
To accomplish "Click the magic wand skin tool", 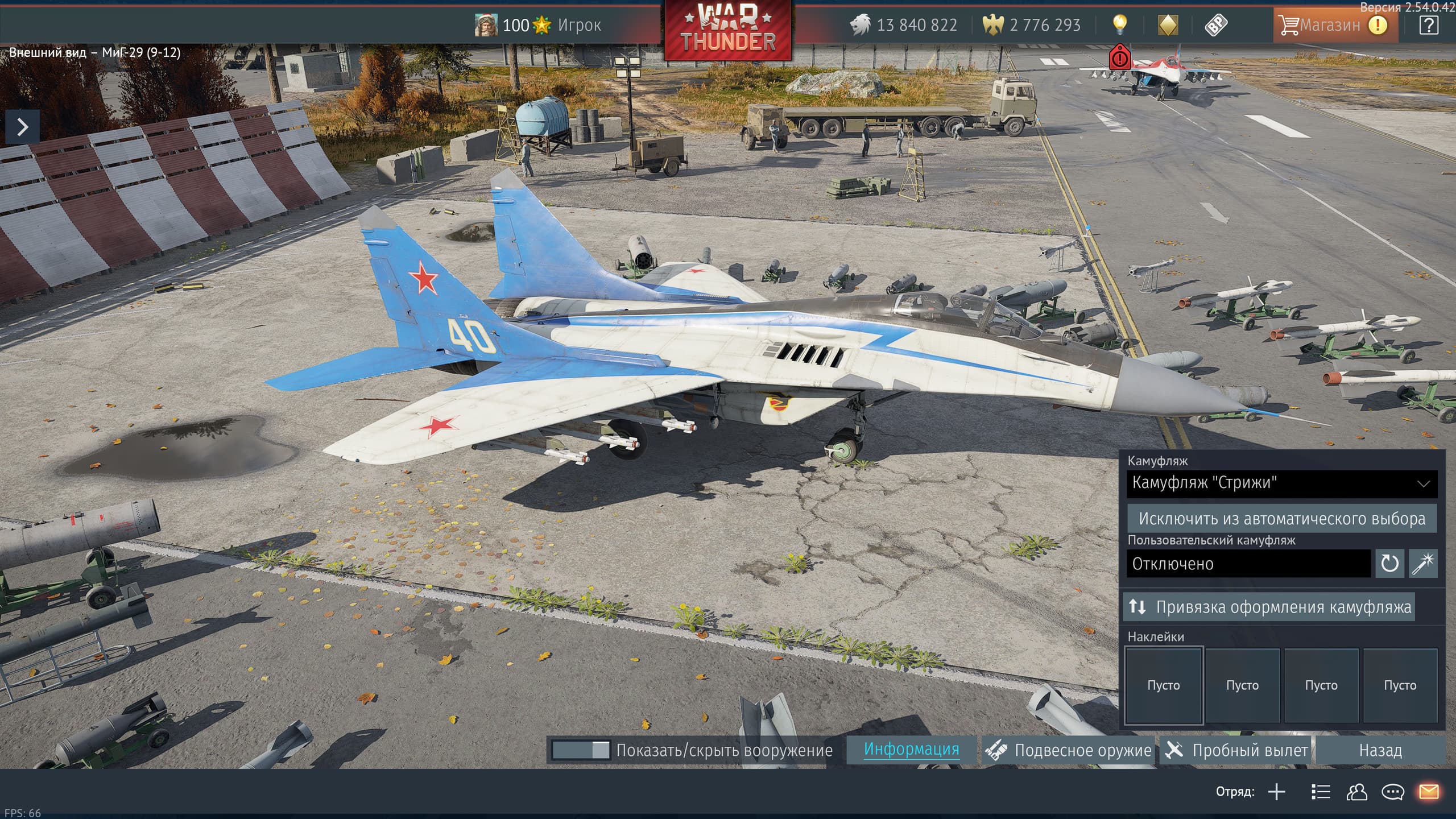I will 1423,564.
